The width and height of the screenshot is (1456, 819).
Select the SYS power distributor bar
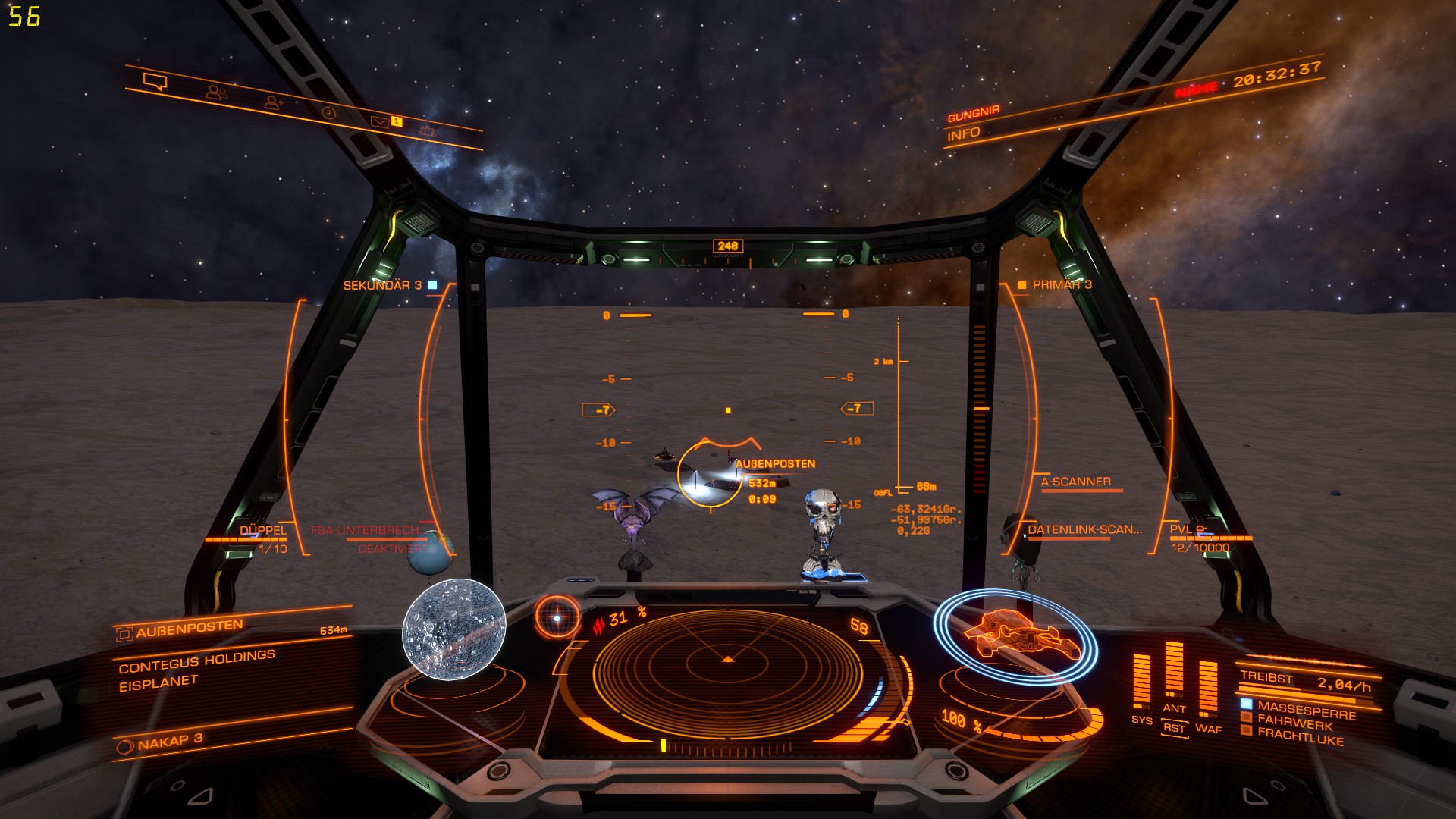pyautogui.click(x=1141, y=681)
